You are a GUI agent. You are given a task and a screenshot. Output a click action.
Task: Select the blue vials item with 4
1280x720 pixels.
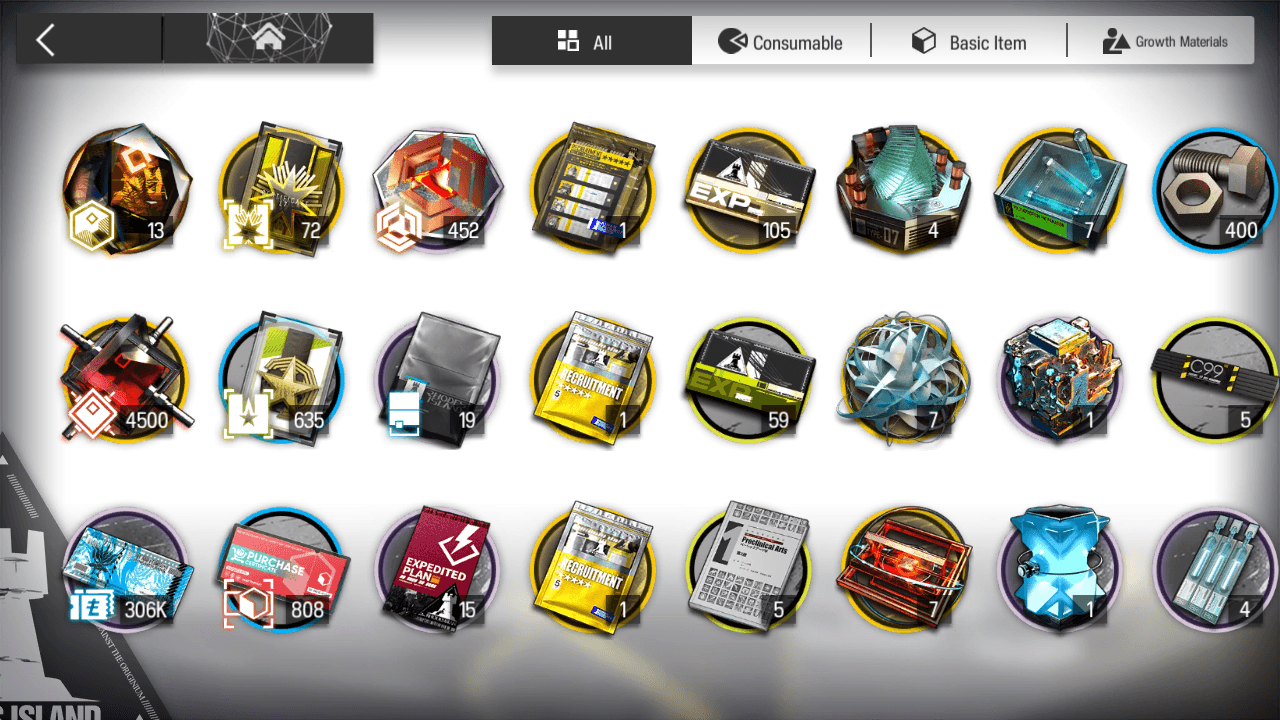(x=1215, y=568)
